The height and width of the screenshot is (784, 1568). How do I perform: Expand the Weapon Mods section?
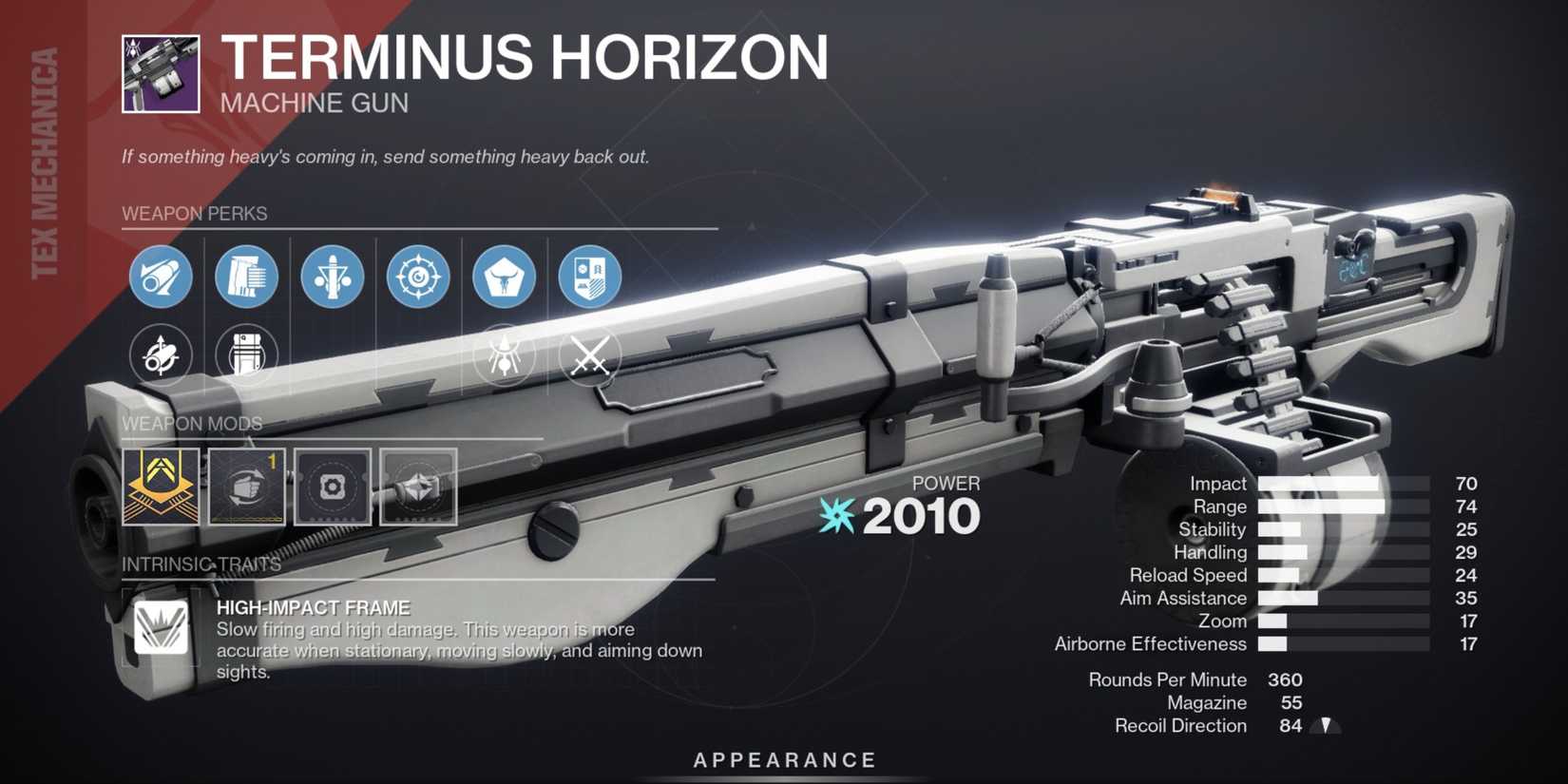tap(193, 424)
